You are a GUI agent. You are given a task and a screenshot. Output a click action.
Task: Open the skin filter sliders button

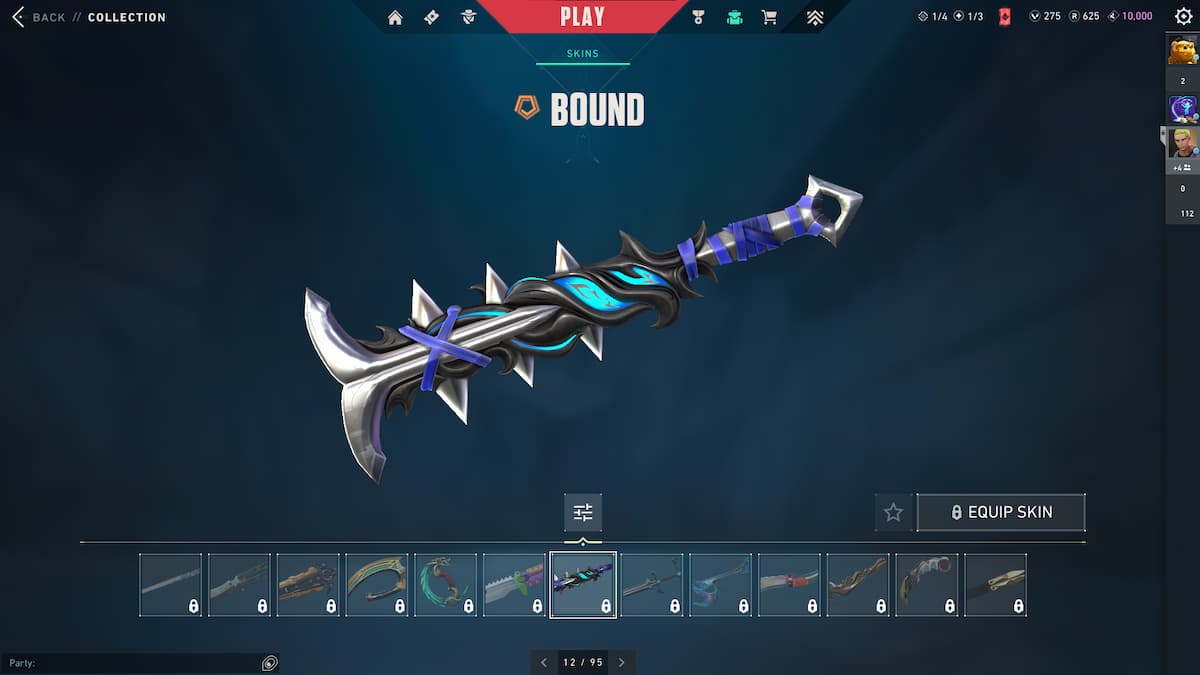tap(583, 512)
